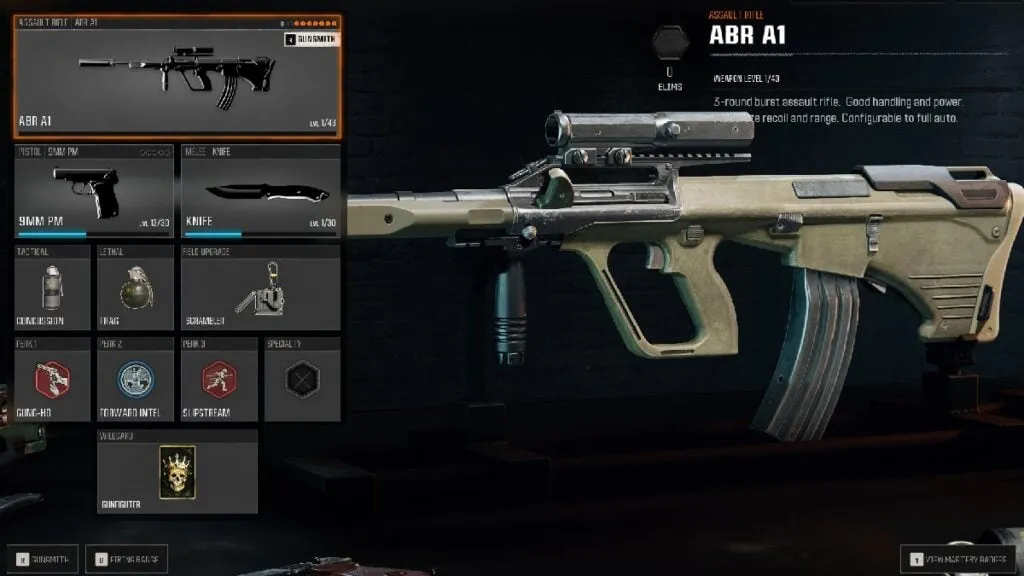This screenshot has width=1024, height=576.
Task: Enter the Firing Range
Action: (126, 558)
